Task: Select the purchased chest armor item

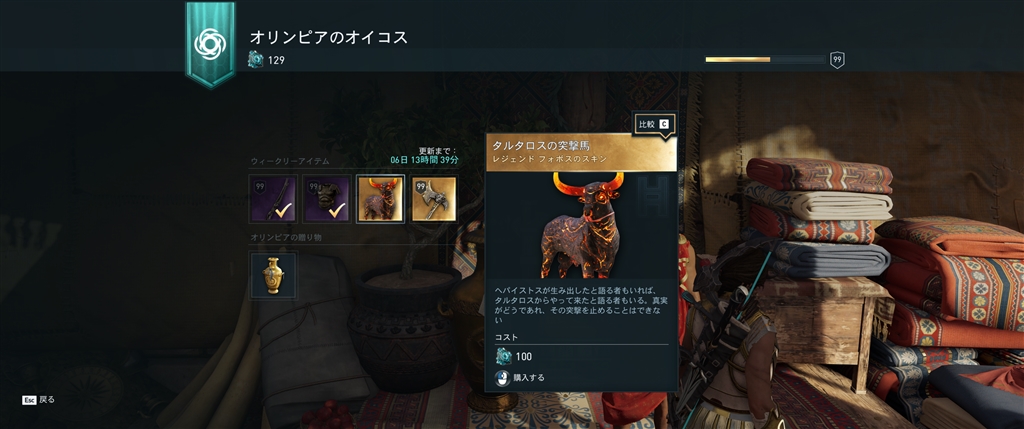Action: click(x=326, y=199)
